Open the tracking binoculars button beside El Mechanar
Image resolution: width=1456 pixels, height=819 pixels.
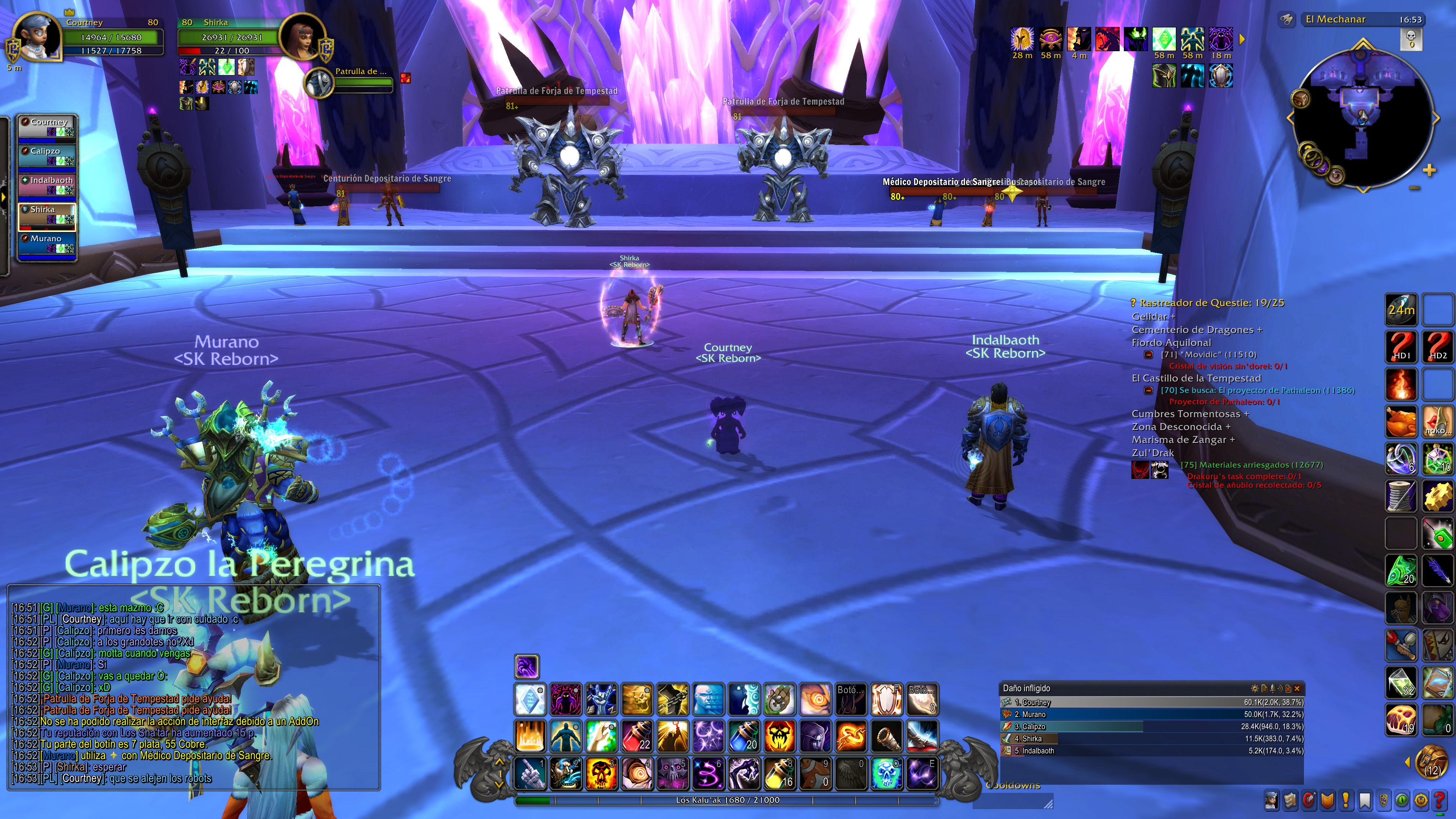tap(1287, 20)
